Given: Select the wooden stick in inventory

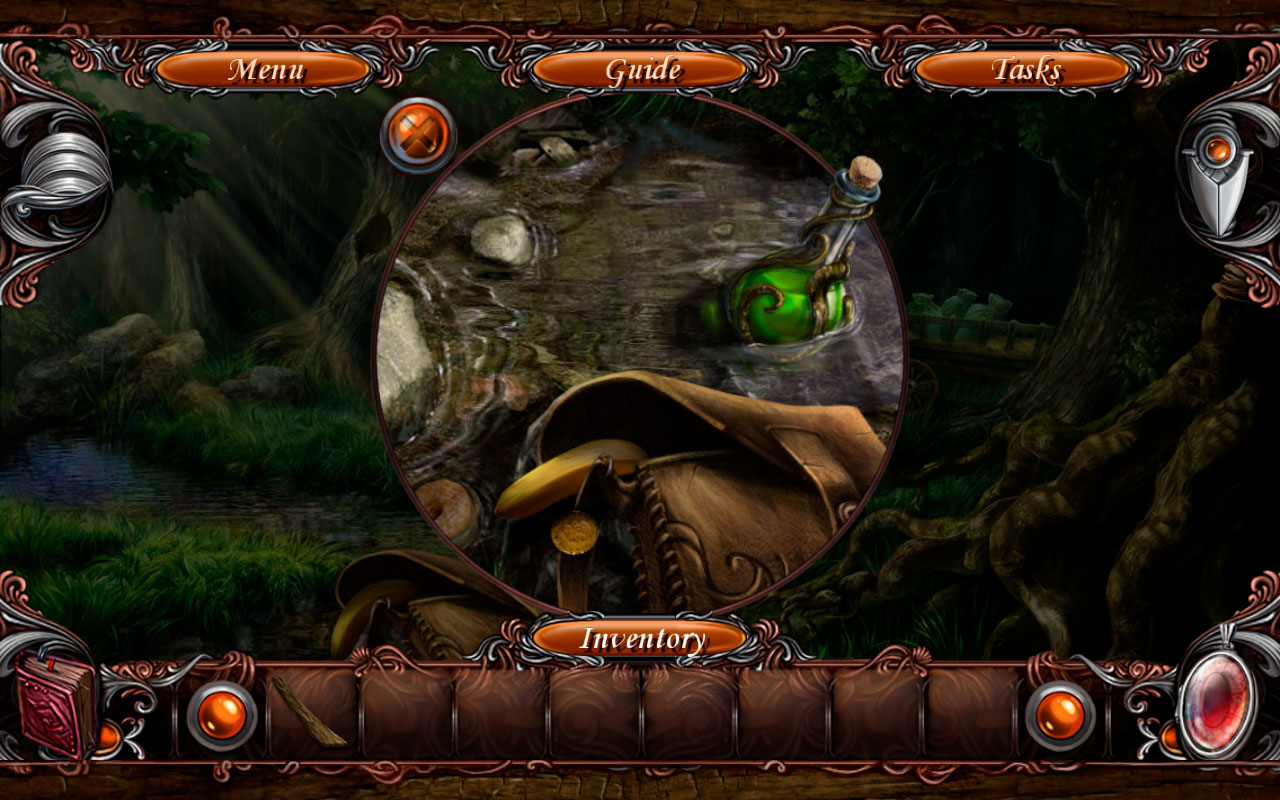Looking at the screenshot, I should coord(310,710).
